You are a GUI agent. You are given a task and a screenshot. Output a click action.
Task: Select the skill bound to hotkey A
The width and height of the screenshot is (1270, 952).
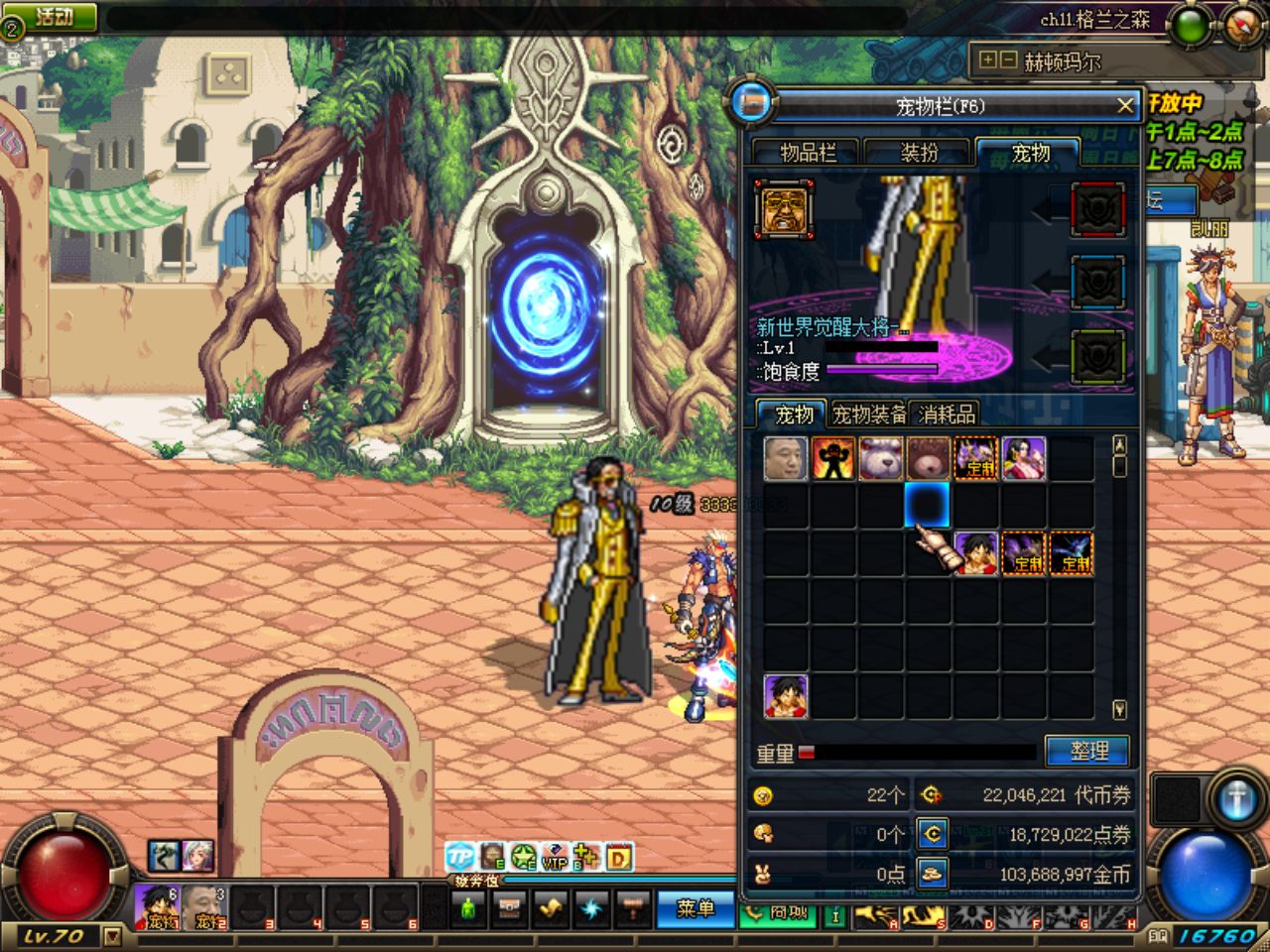click(876, 916)
